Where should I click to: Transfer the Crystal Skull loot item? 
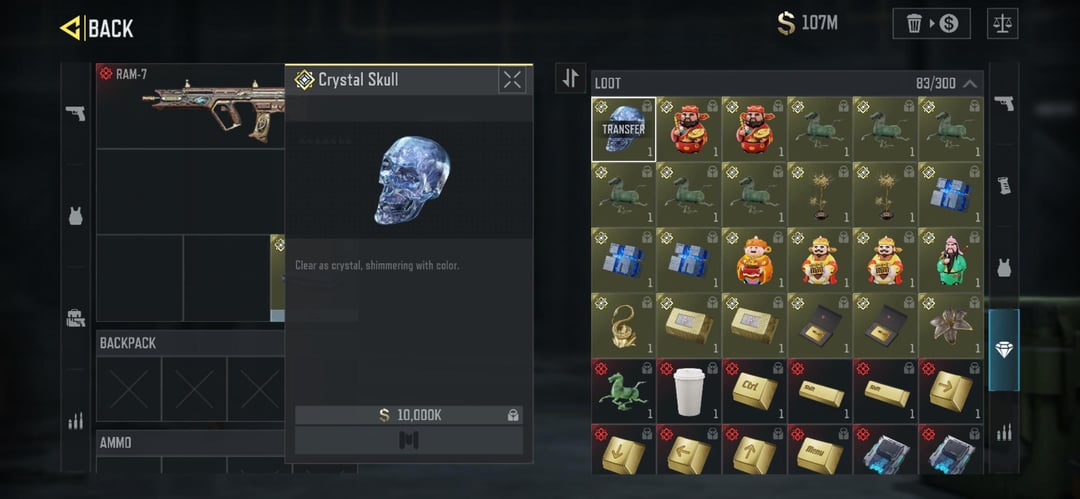click(x=623, y=129)
